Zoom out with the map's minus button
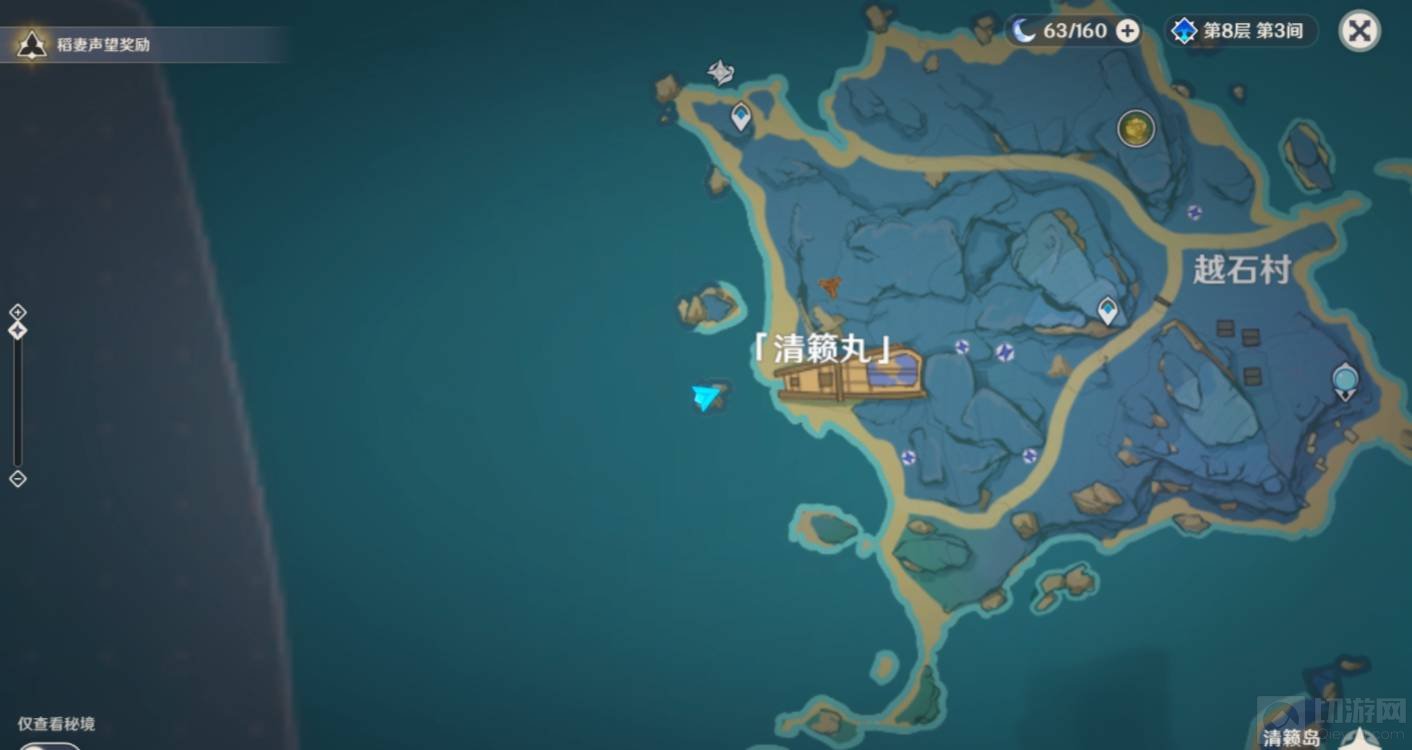This screenshot has width=1412, height=750. click(17, 479)
